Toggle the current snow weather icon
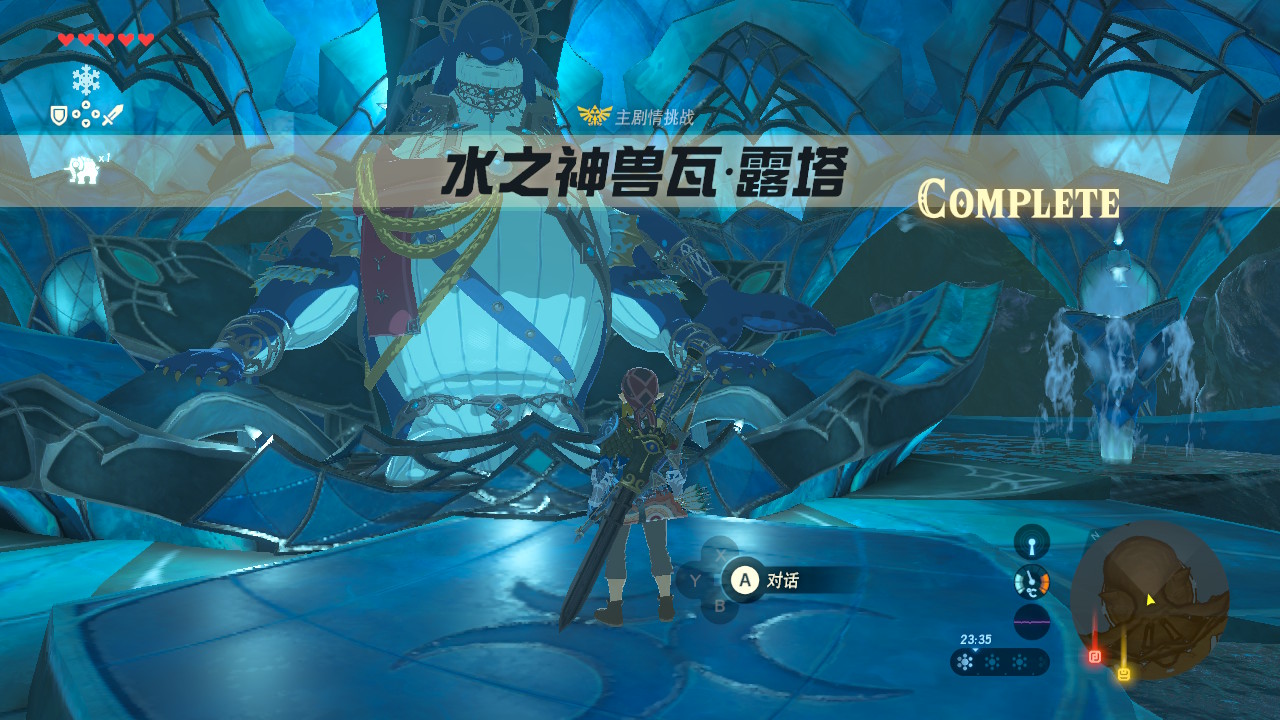The height and width of the screenshot is (720, 1280). pos(965,661)
